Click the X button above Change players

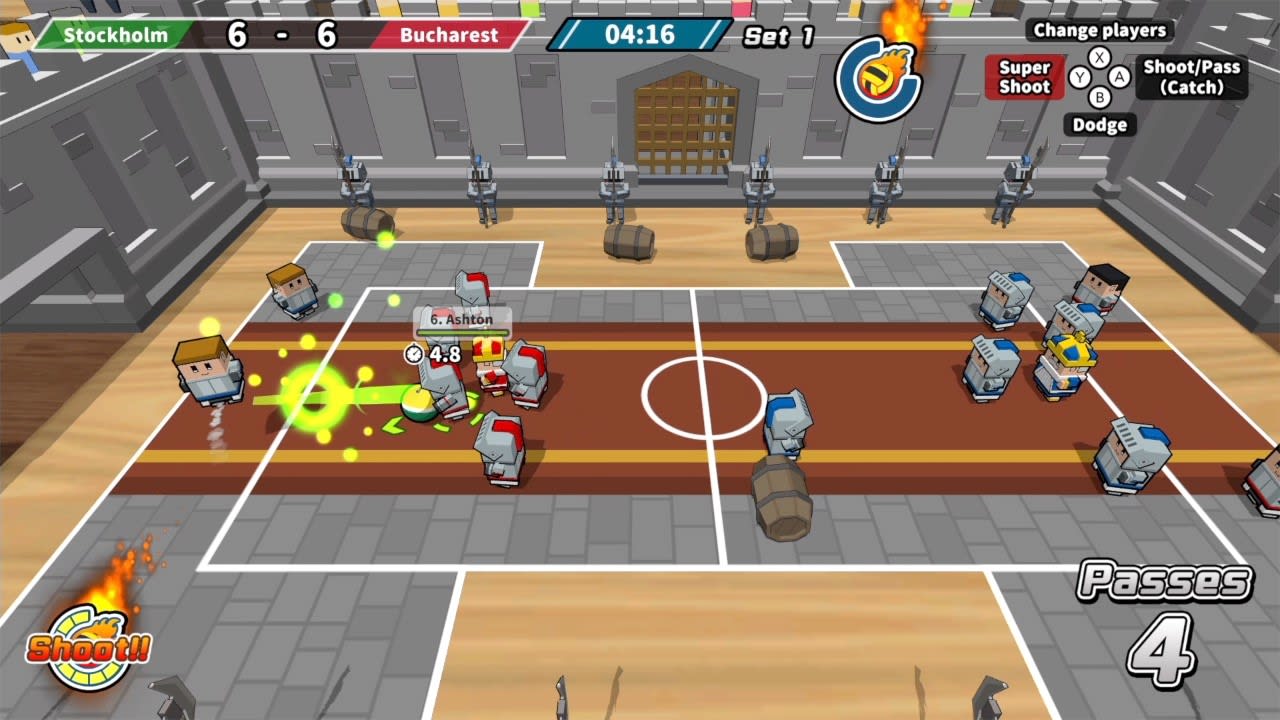tap(1099, 56)
